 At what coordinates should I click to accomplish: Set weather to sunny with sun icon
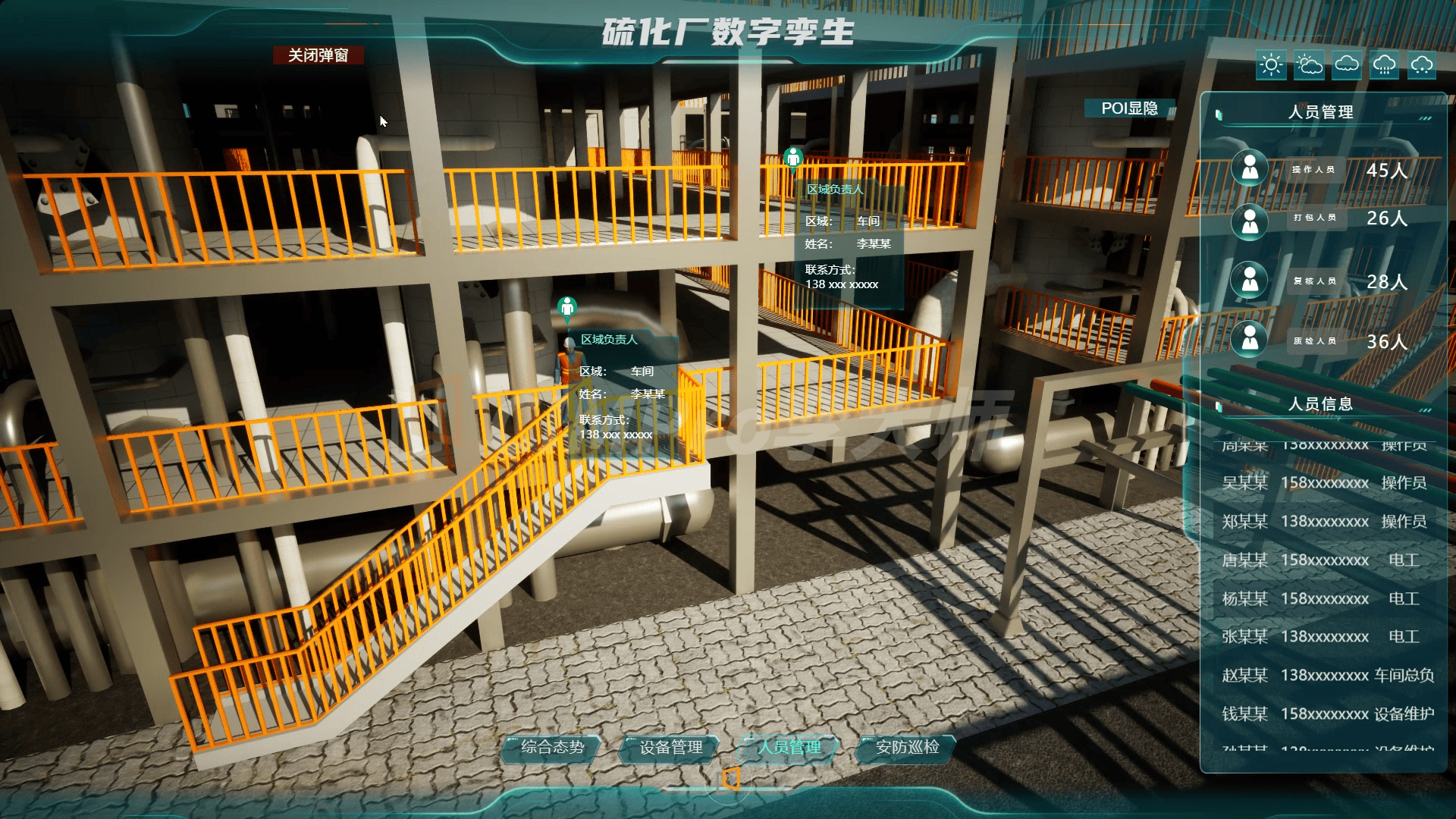pos(1271,65)
